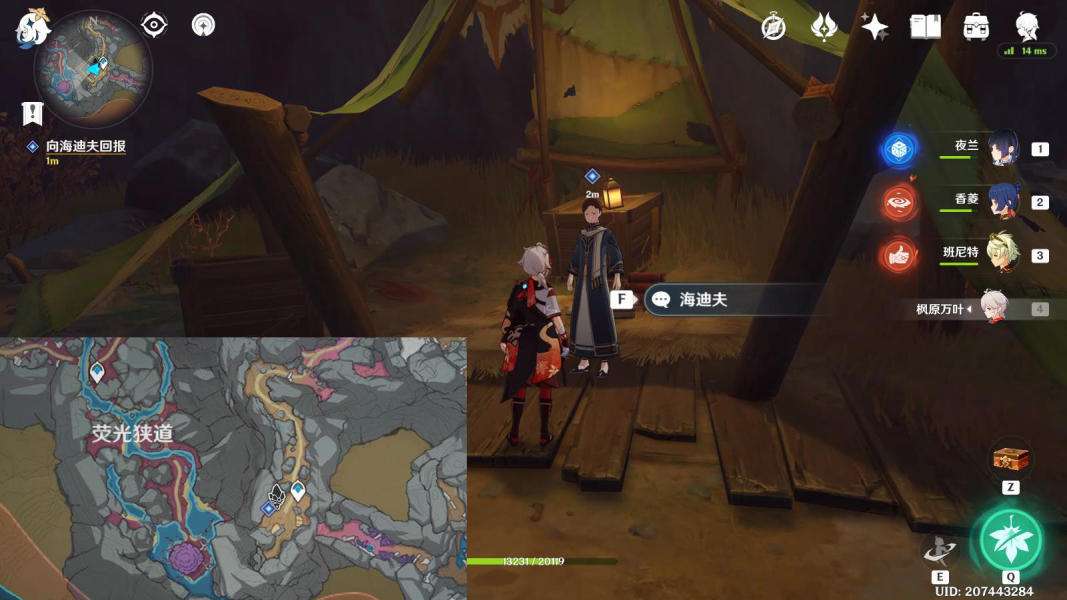Open the four-pointed star wish icon

(875, 27)
